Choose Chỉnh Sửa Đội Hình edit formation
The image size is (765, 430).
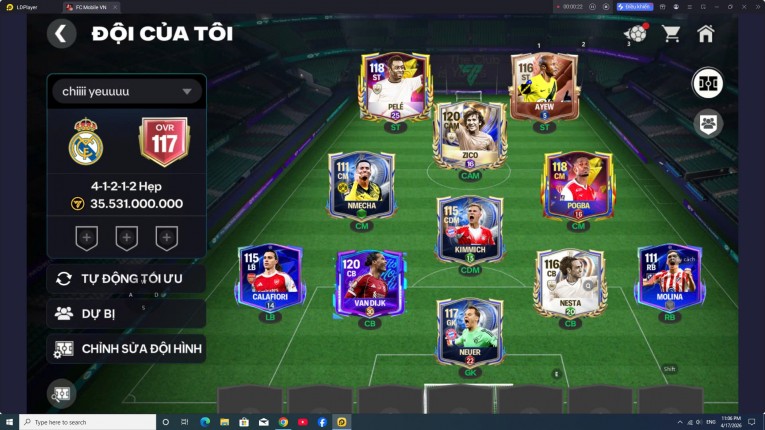126,349
